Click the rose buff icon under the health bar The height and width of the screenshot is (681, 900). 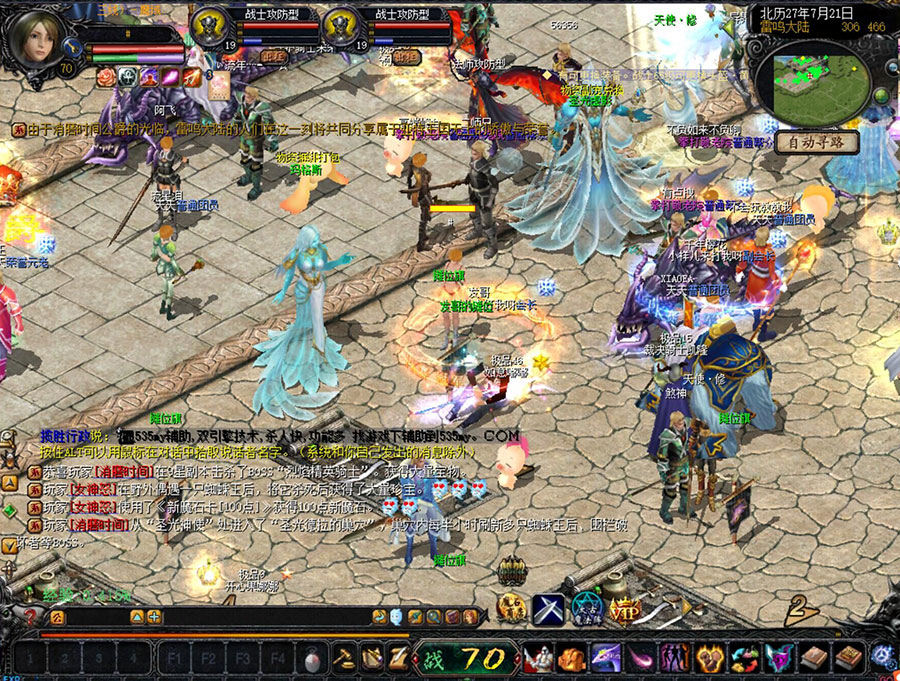pyautogui.click(x=106, y=76)
